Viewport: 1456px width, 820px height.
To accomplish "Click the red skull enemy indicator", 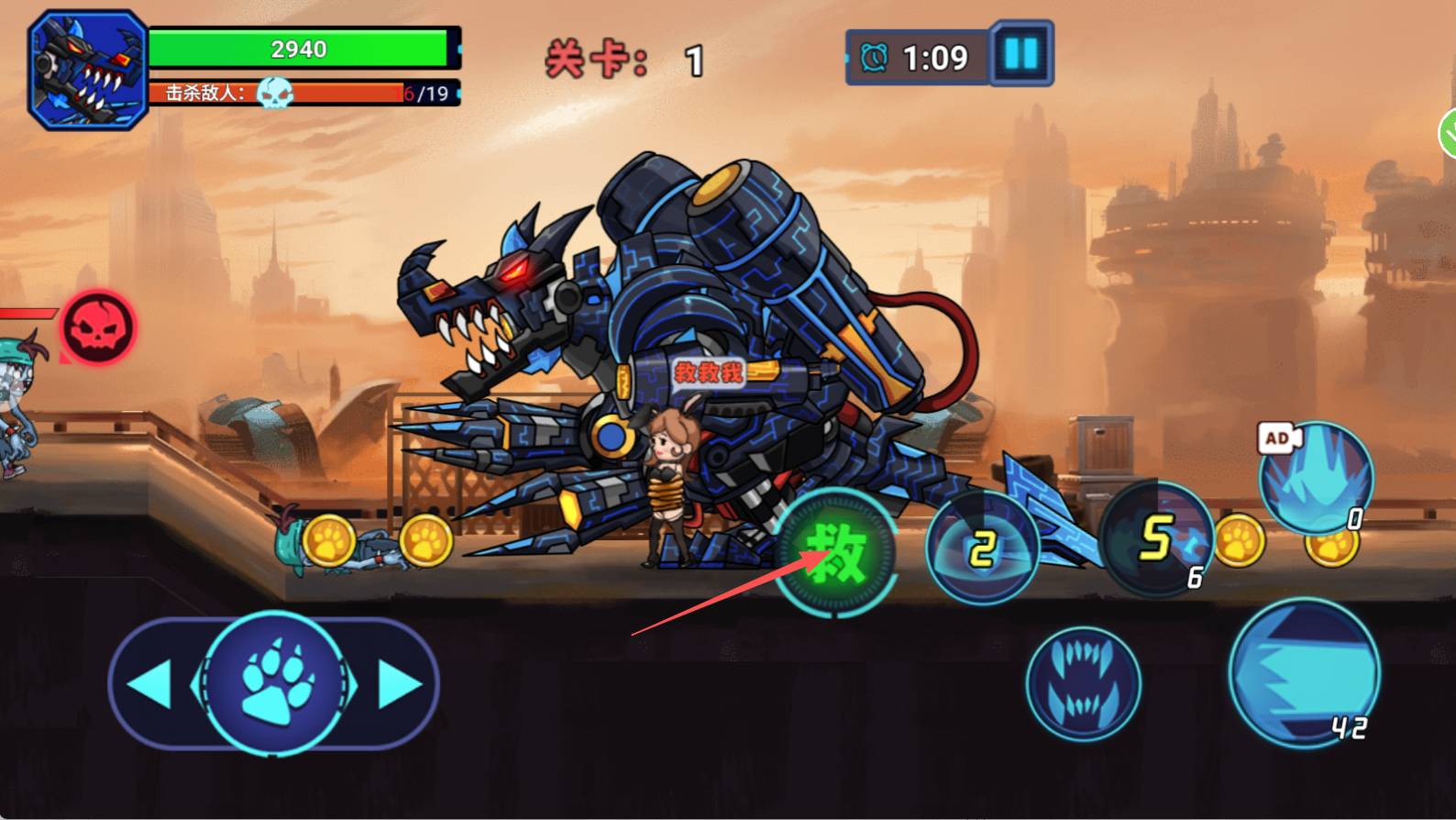I will click(98, 328).
